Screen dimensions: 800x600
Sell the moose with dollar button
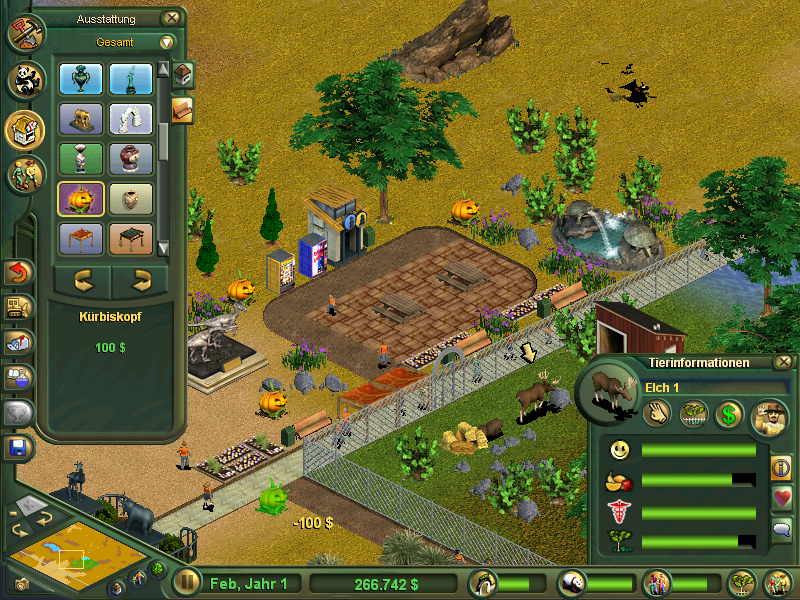click(x=729, y=413)
